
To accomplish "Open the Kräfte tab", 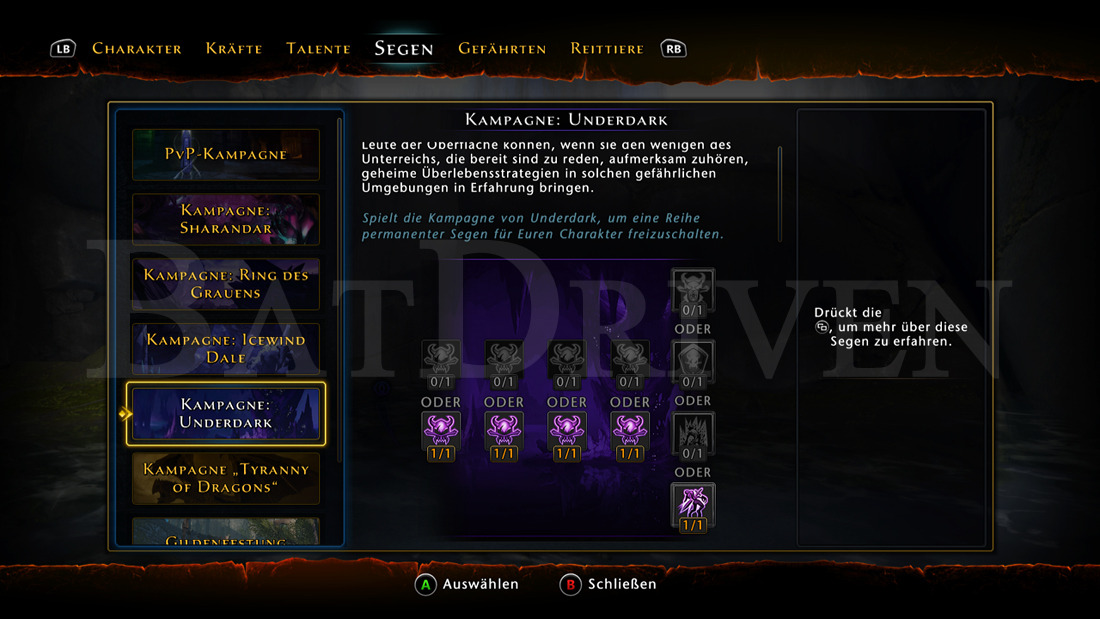I will coord(234,48).
